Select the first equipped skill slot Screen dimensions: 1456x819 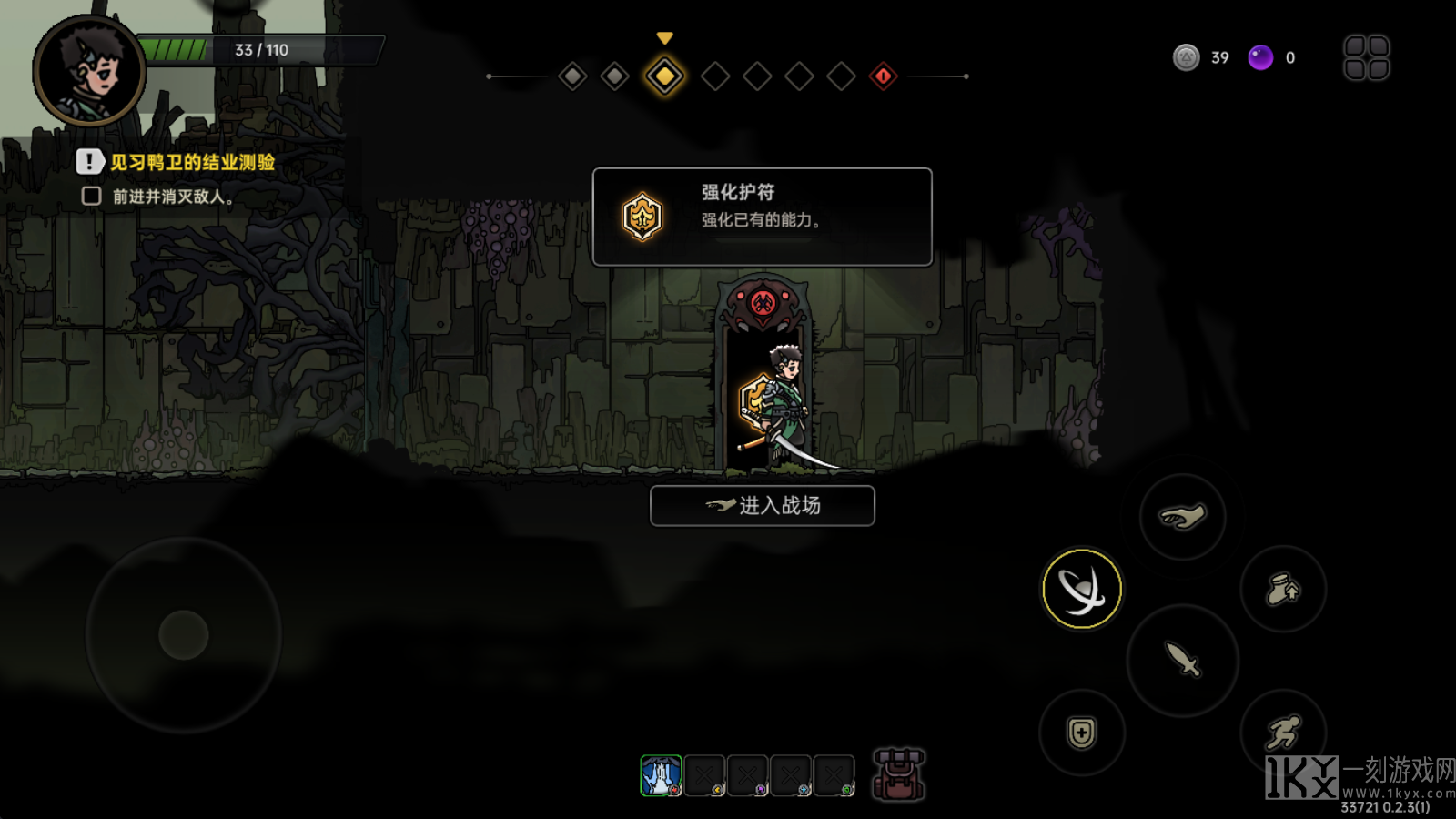click(661, 776)
